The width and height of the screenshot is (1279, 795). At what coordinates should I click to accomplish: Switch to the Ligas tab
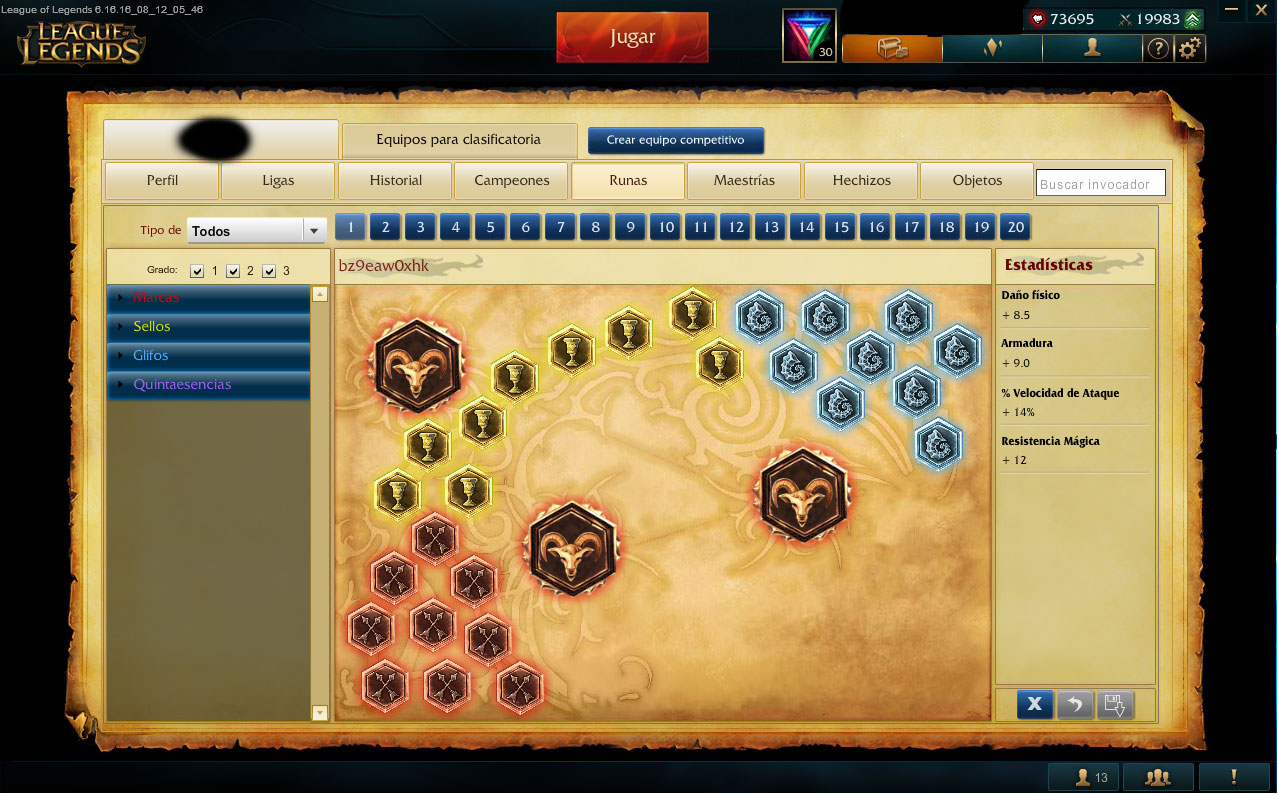(x=278, y=181)
